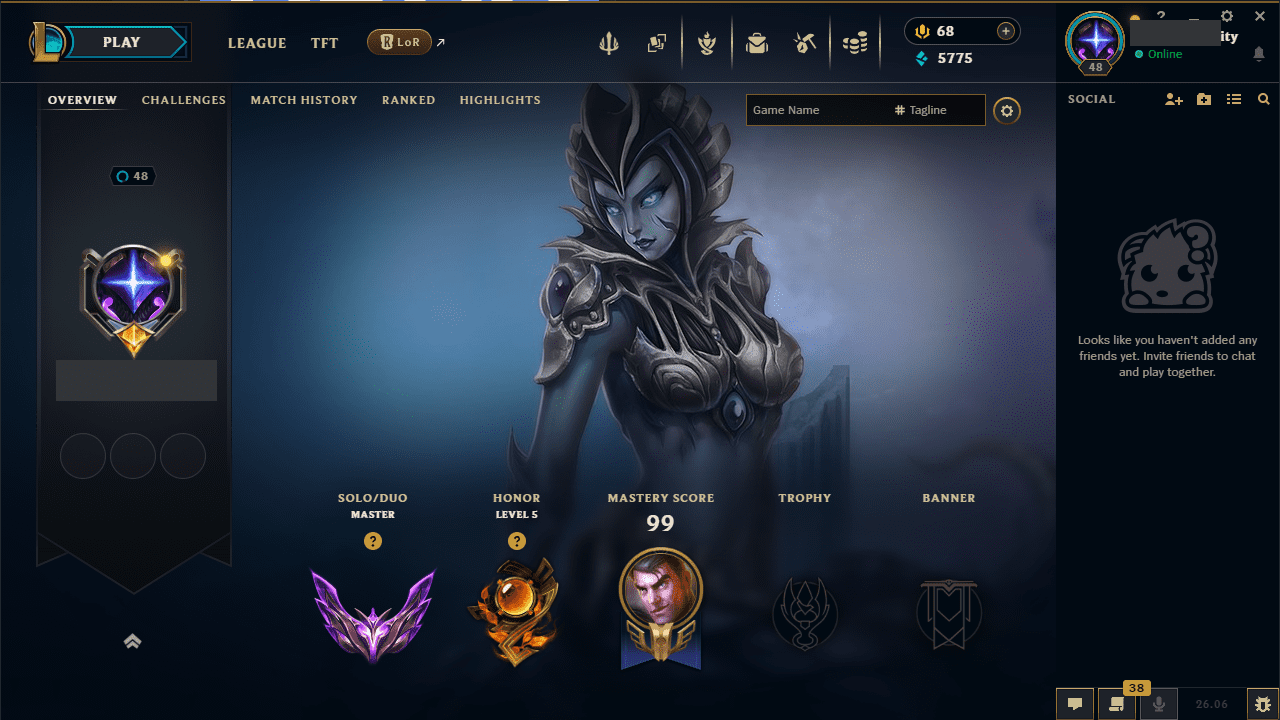Expand search options with the gear dropdown

1007,110
